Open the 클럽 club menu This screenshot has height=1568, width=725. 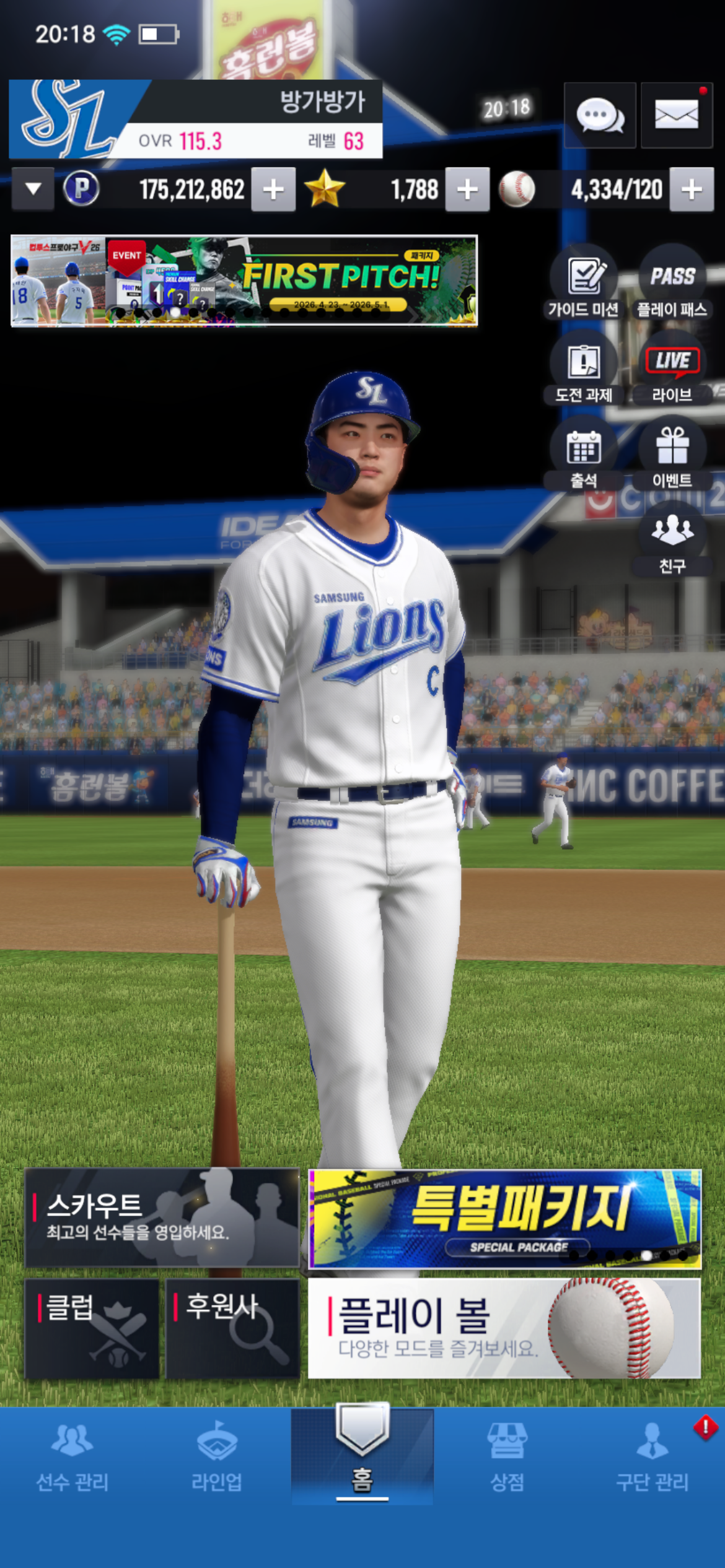pyautogui.click(x=92, y=1328)
